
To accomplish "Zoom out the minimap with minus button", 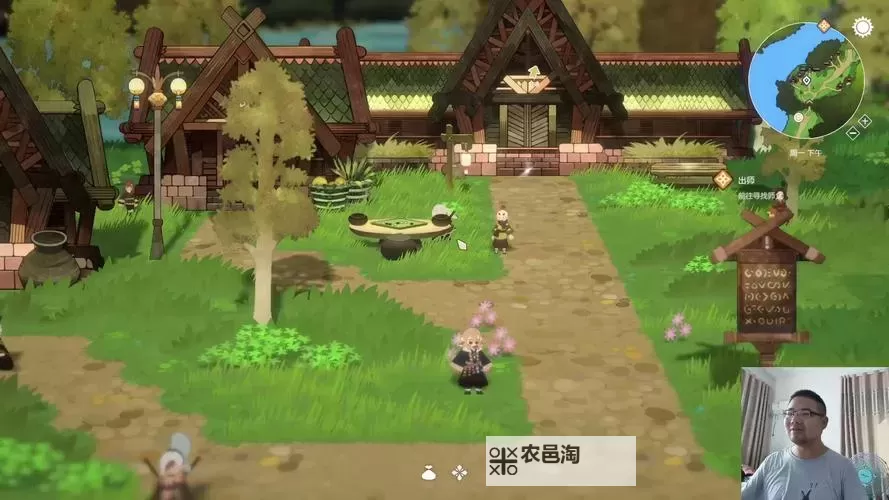I will [x=853, y=132].
